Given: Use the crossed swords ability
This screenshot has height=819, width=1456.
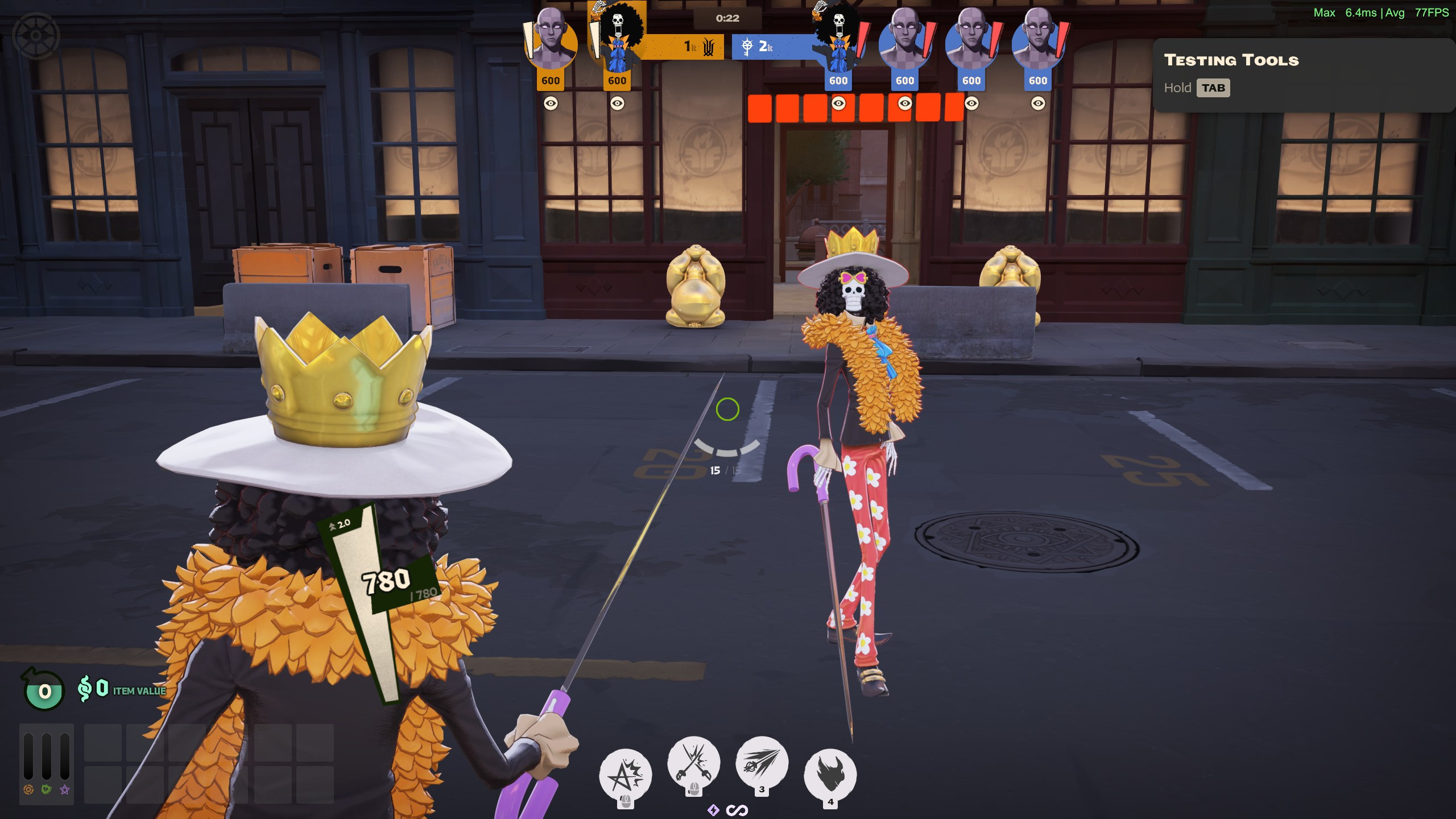Looking at the screenshot, I should pyautogui.click(x=693, y=763).
